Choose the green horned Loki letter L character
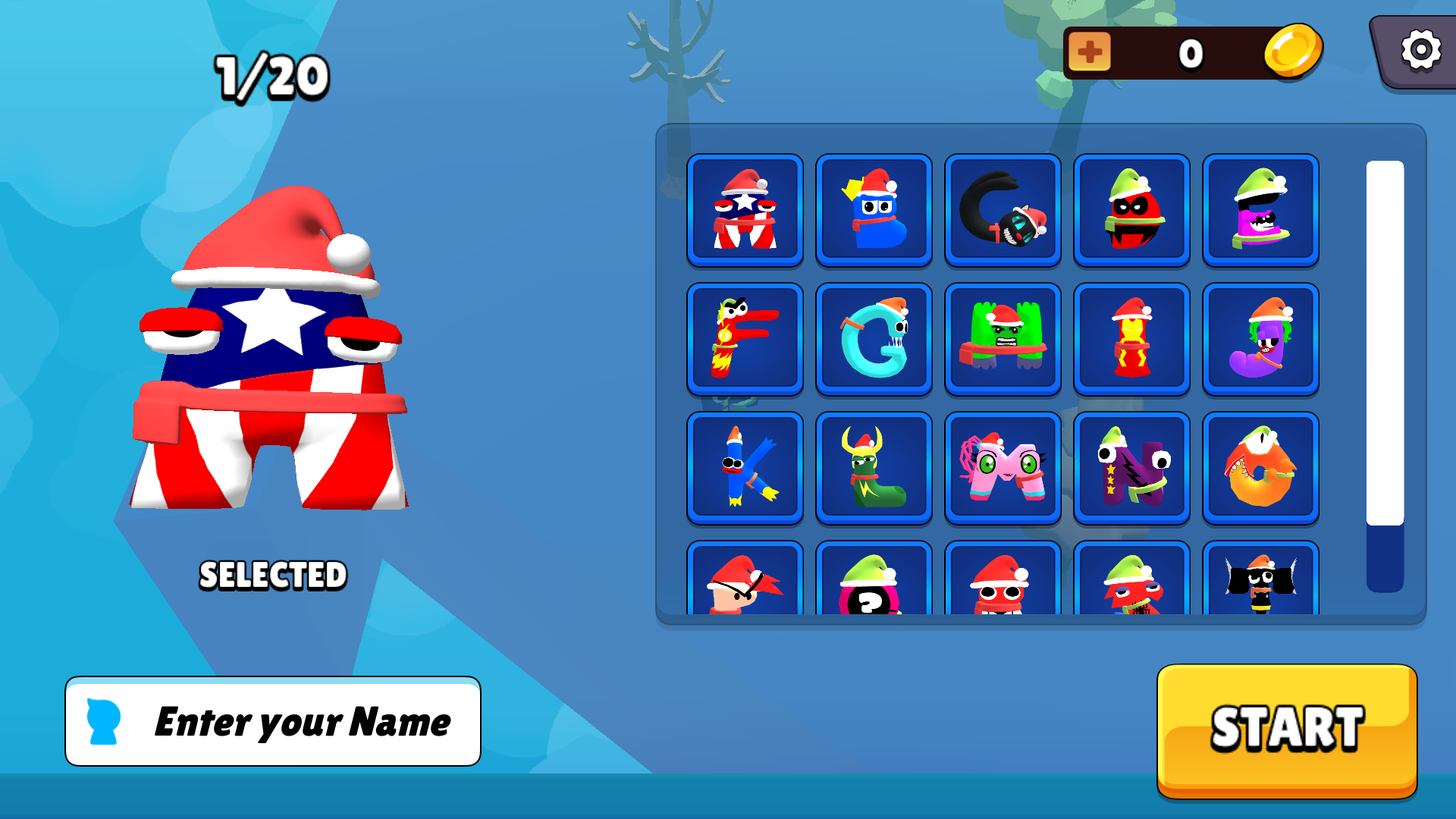The width and height of the screenshot is (1456, 819). click(x=874, y=468)
